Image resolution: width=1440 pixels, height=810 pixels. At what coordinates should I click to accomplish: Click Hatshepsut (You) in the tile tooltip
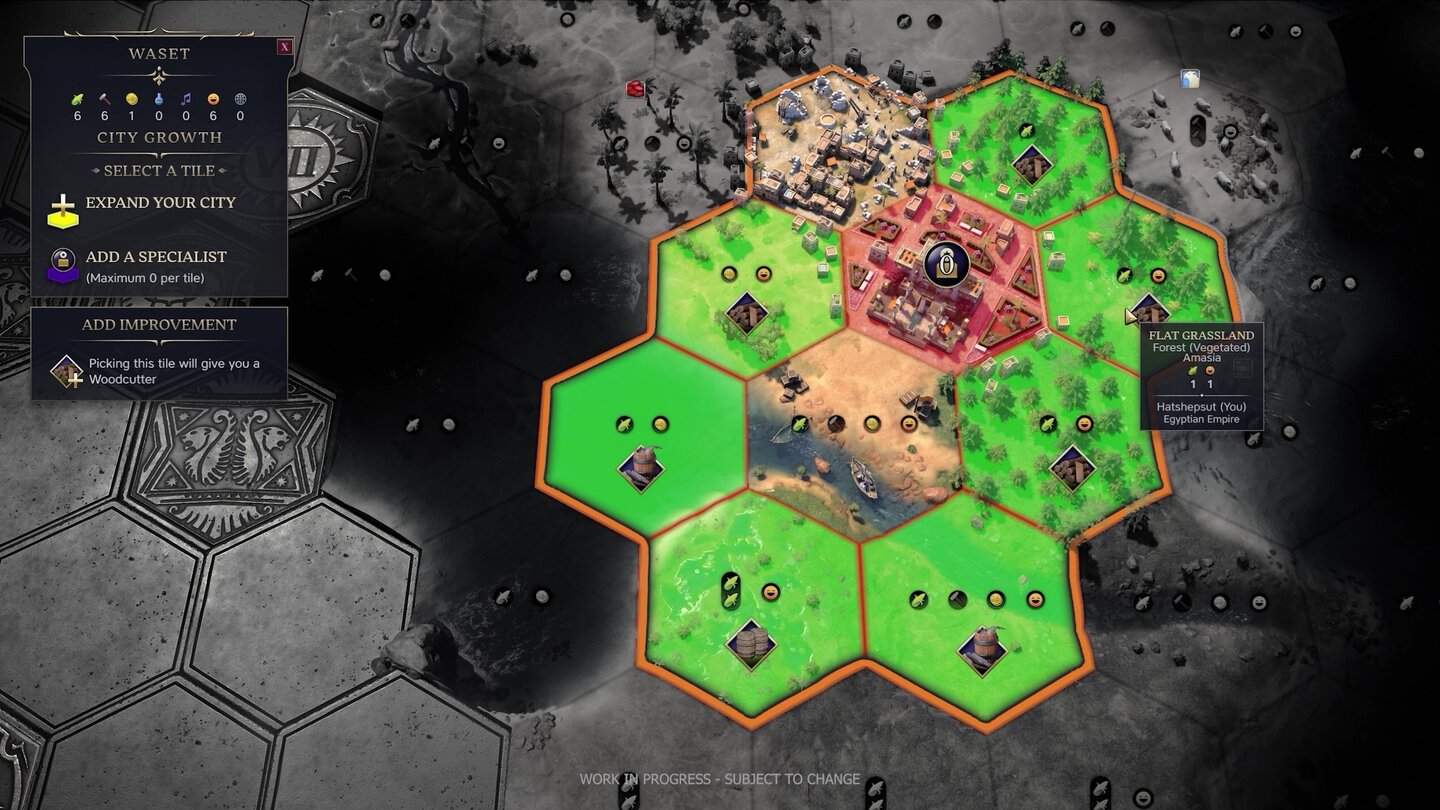coord(1201,407)
